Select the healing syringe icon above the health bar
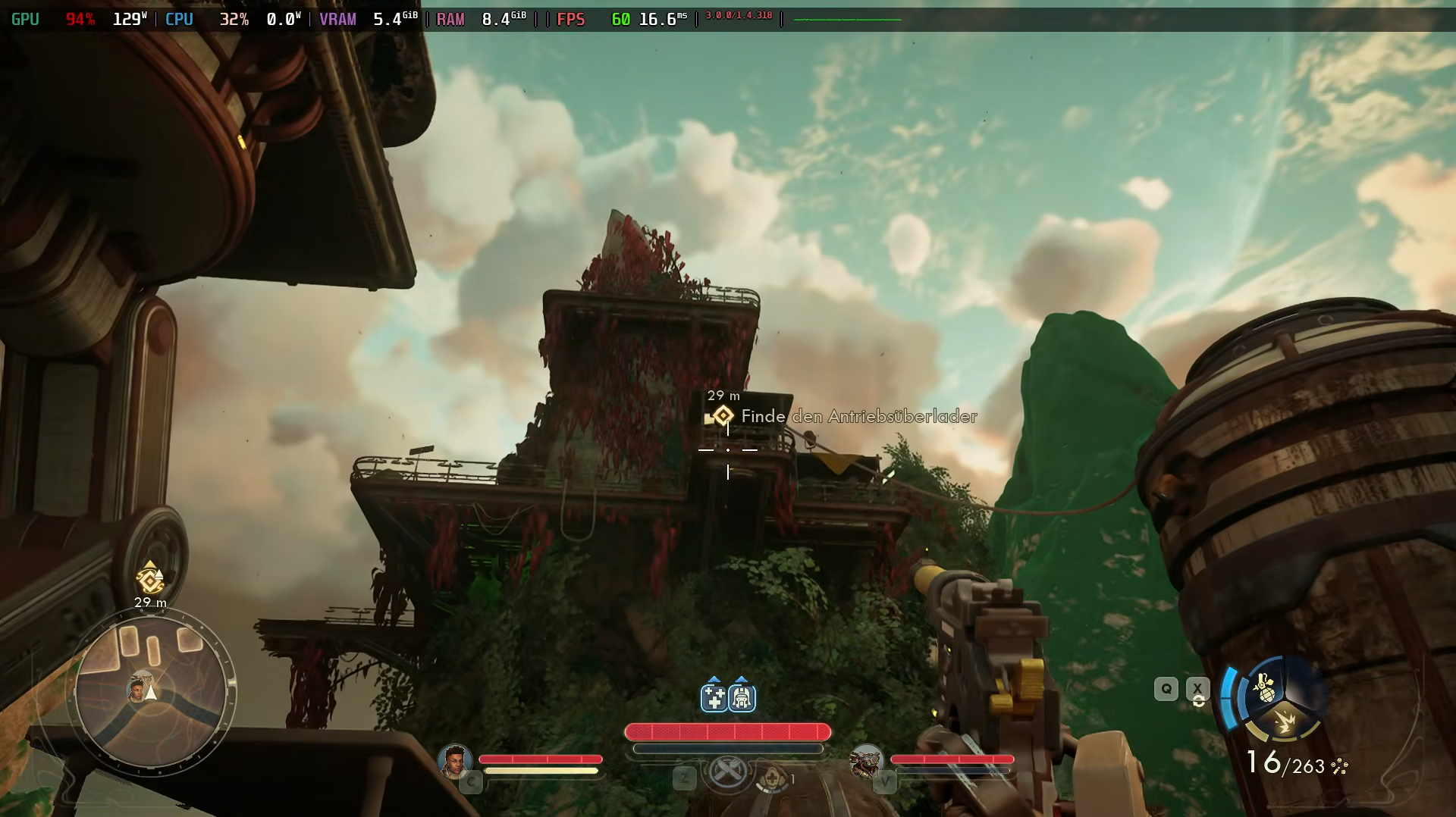Image resolution: width=1456 pixels, height=817 pixels. click(714, 698)
